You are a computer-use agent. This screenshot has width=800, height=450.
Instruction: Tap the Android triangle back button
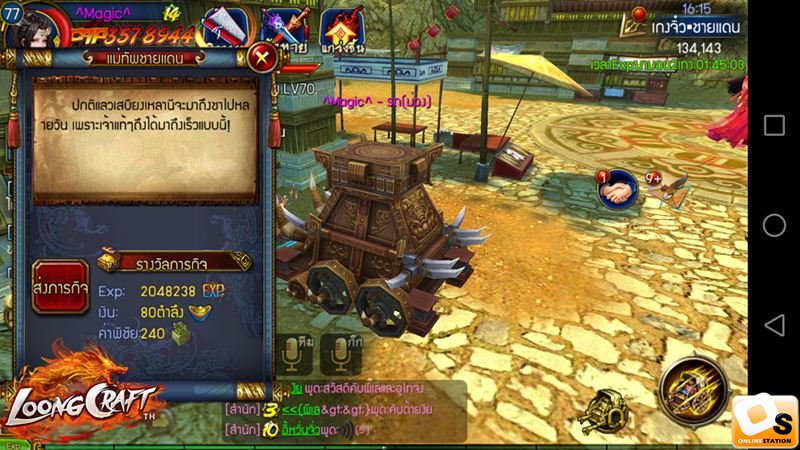pyautogui.click(x=774, y=325)
